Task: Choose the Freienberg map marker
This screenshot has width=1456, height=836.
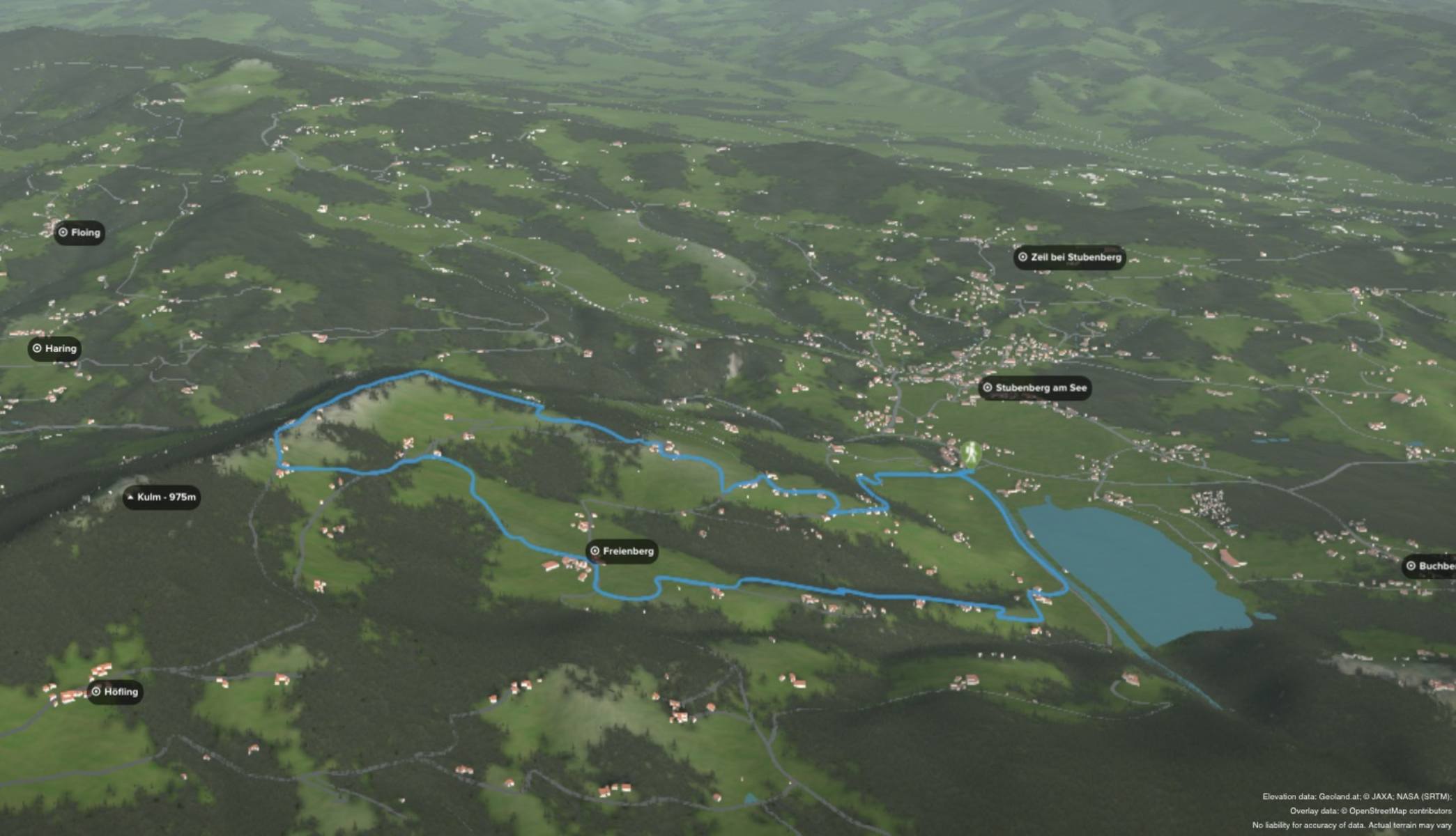Action: [x=622, y=551]
